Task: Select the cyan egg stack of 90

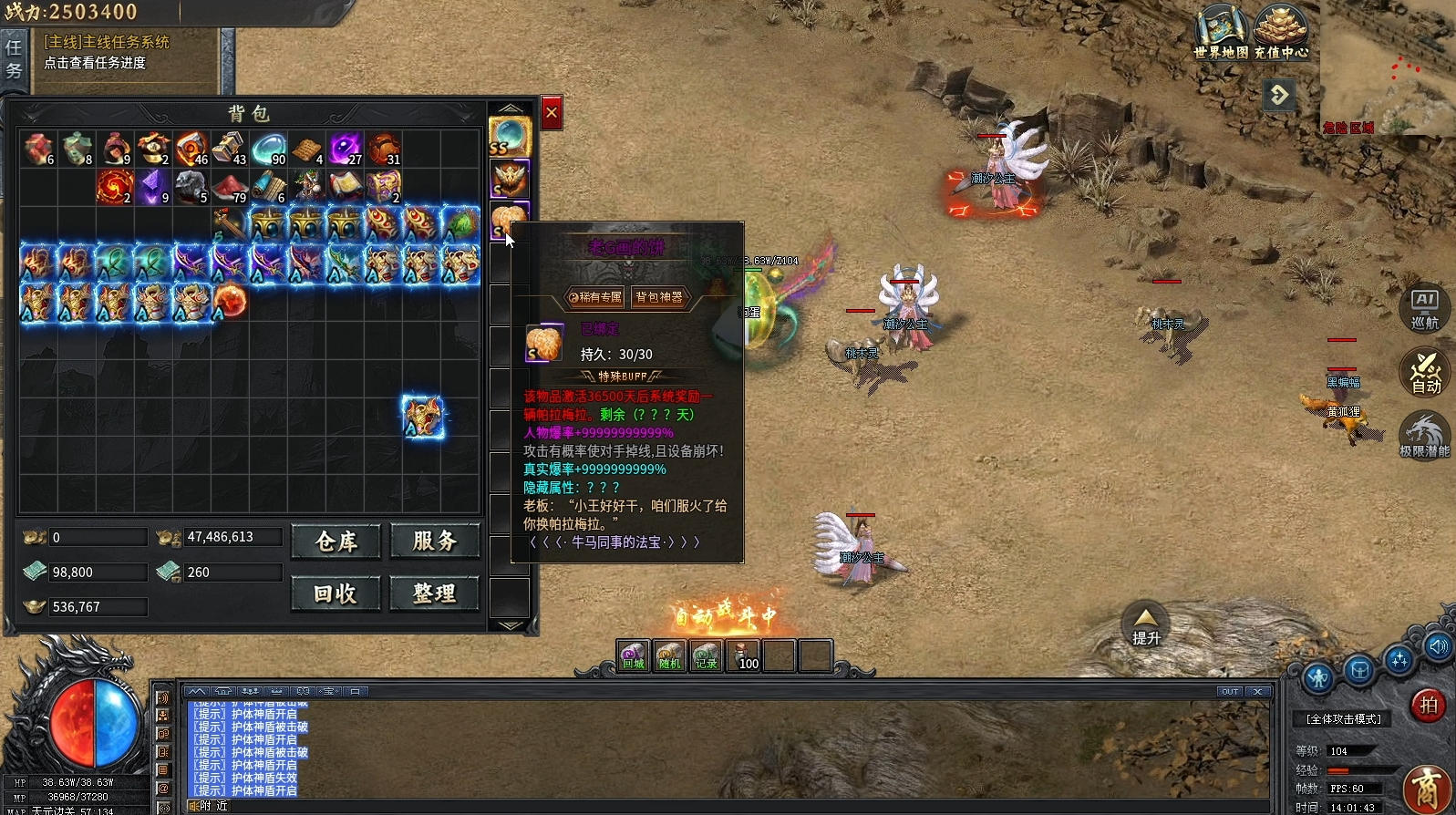Action: 269,149
